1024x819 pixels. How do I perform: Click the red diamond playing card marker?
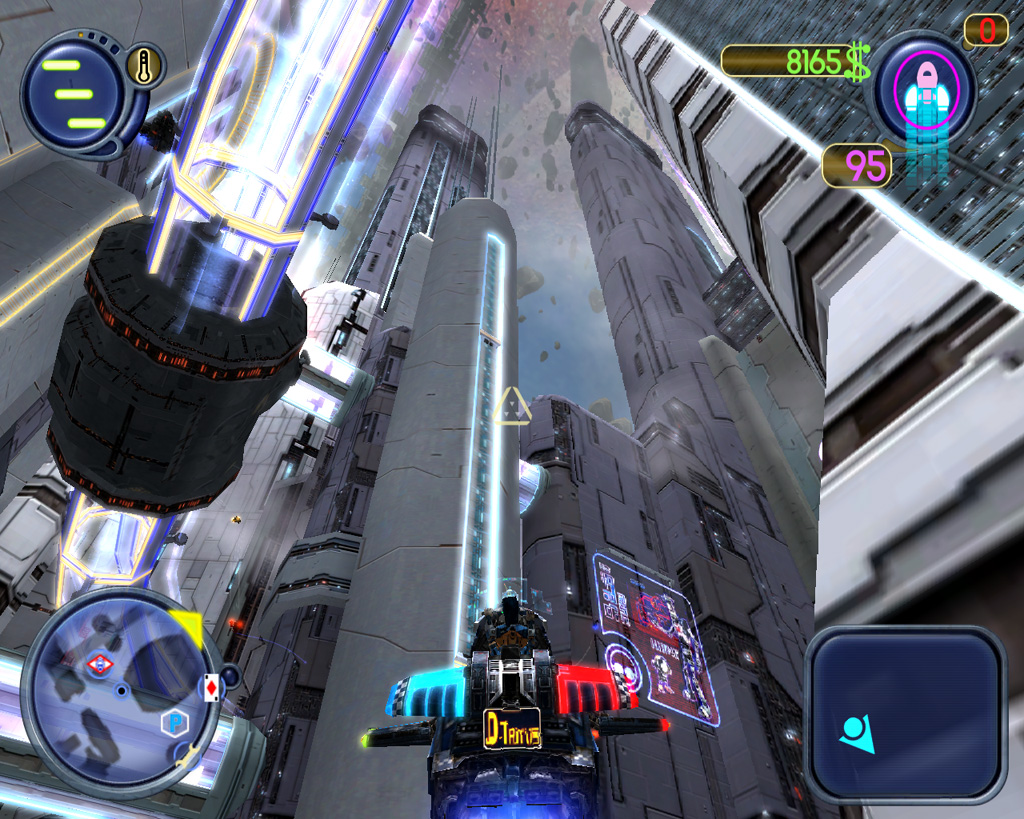211,688
